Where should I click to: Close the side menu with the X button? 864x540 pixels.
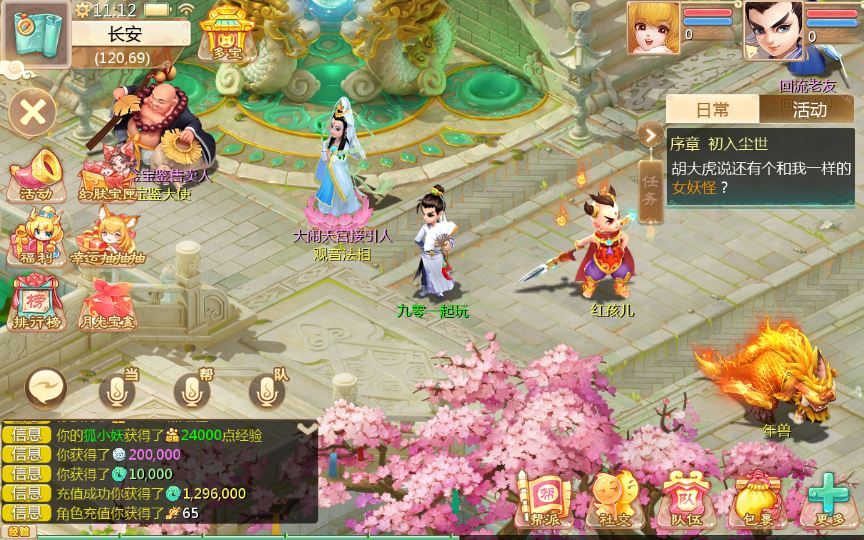pos(33,110)
